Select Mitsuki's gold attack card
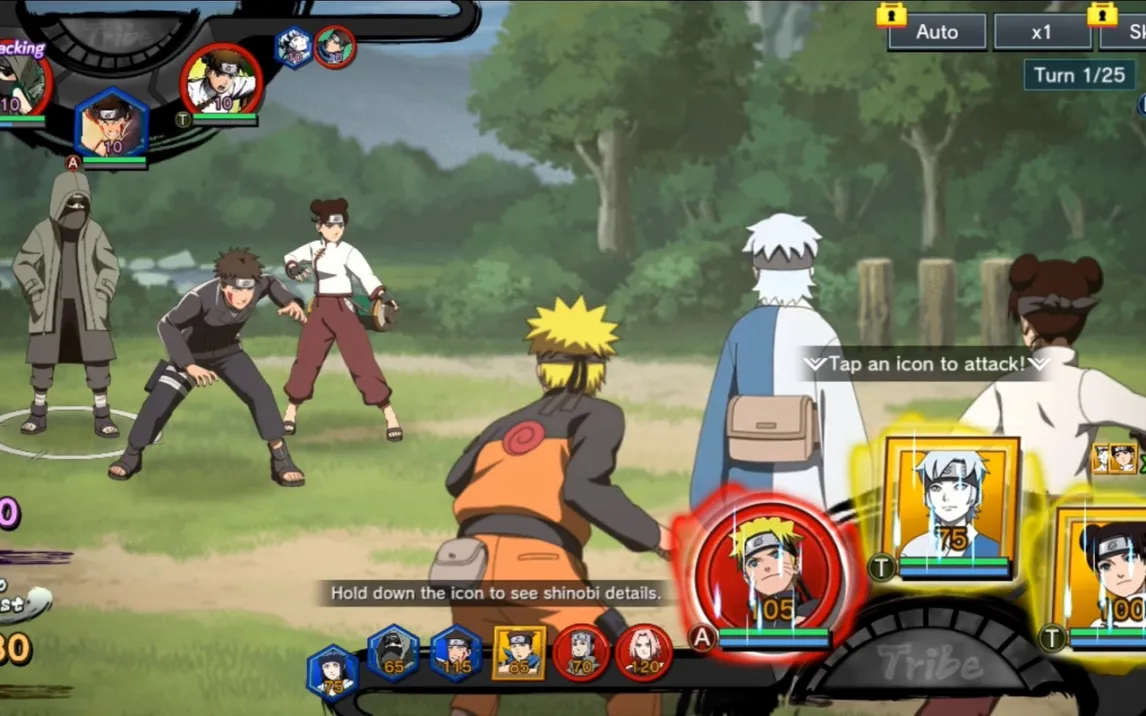 tap(949, 506)
